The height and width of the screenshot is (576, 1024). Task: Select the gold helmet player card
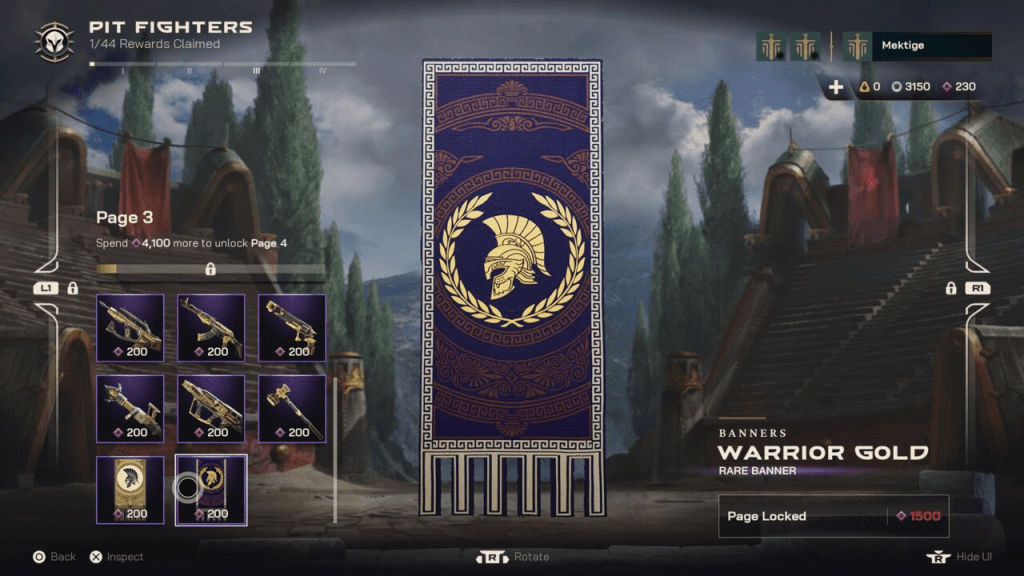tap(130, 490)
